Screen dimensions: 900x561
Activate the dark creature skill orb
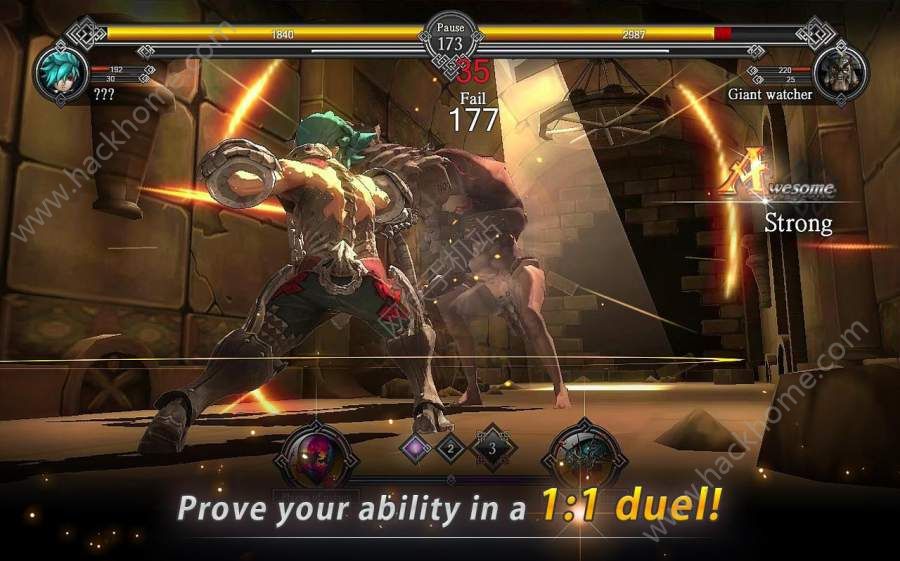click(582, 456)
